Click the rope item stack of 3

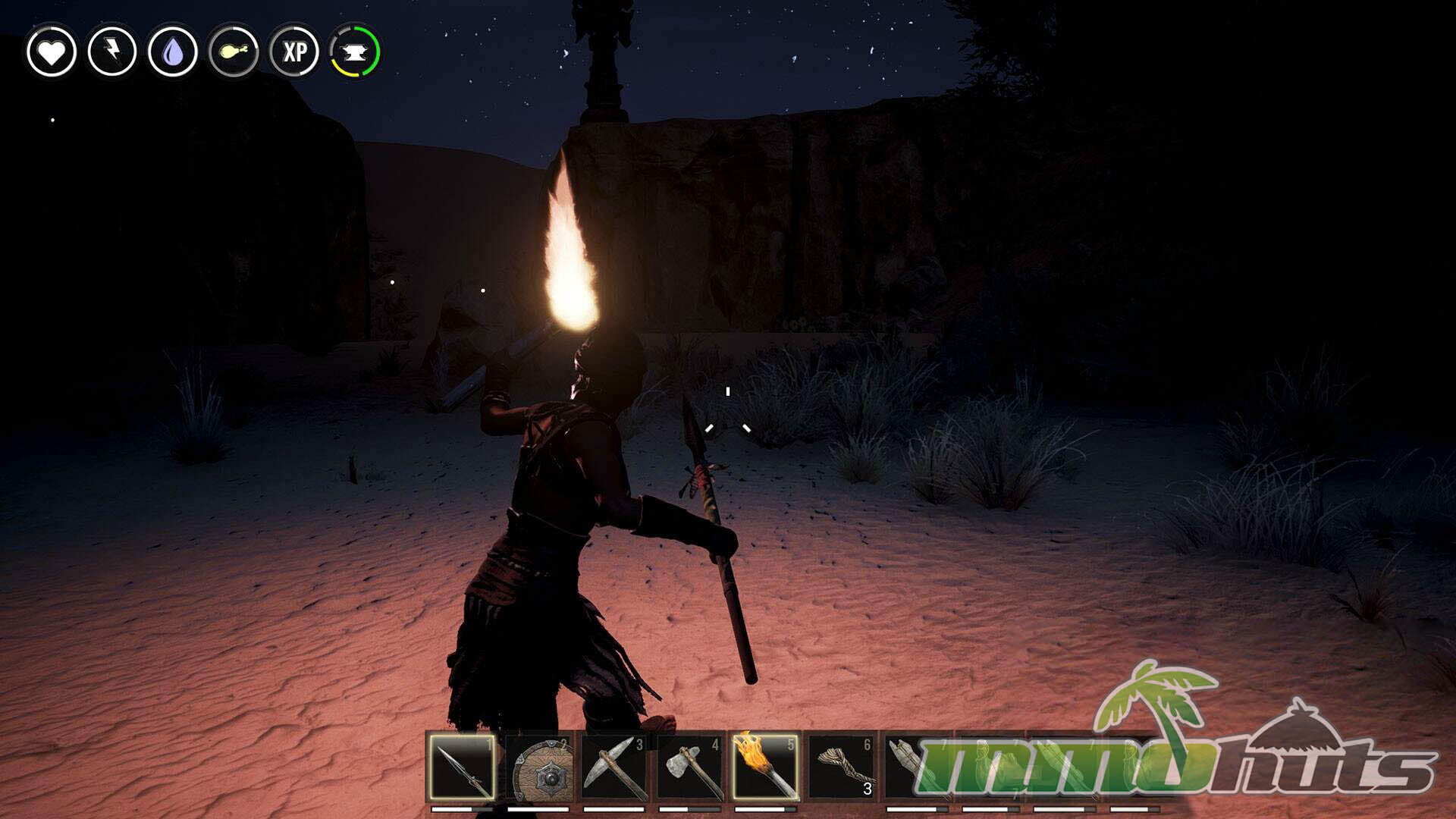pos(841,766)
